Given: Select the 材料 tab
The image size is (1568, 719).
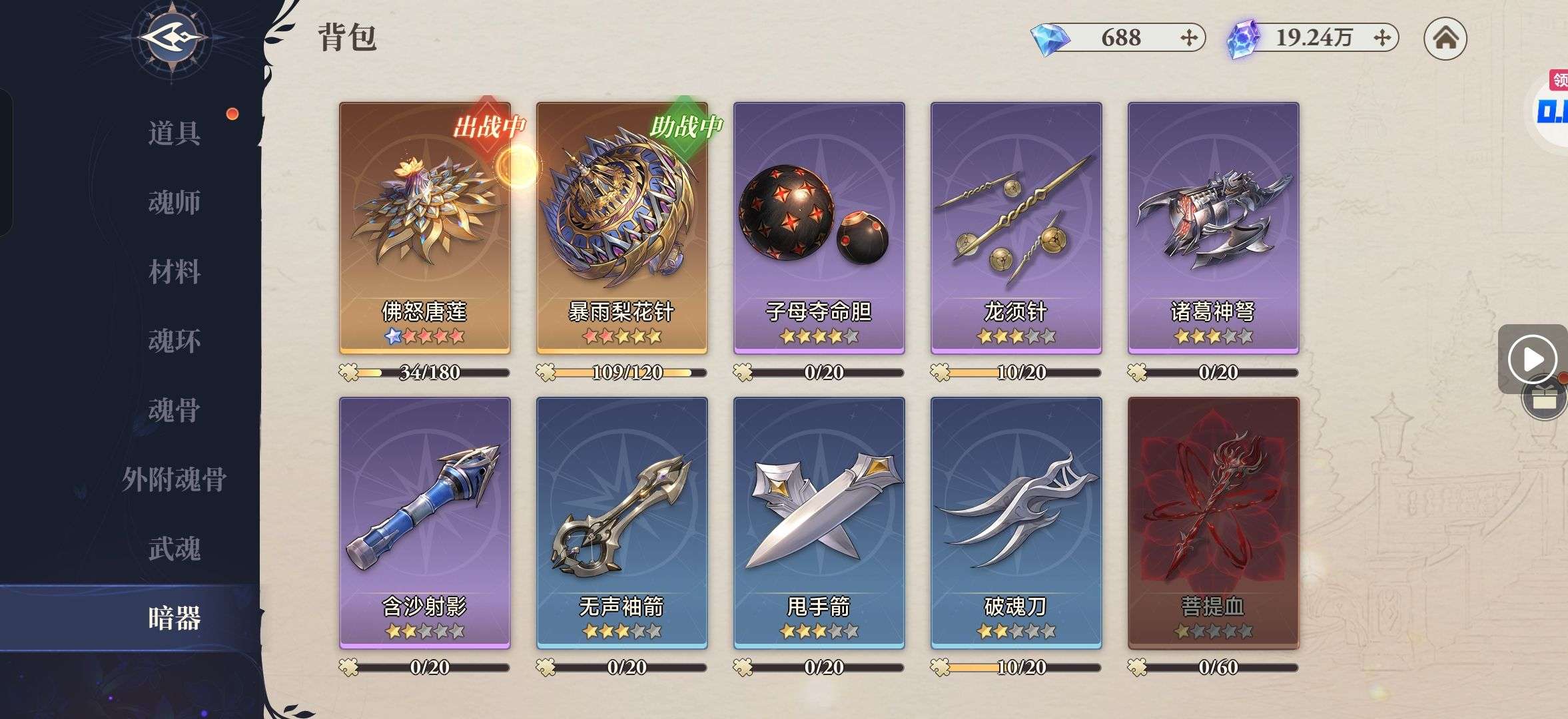Looking at the screenshot, I should point(175,272).
